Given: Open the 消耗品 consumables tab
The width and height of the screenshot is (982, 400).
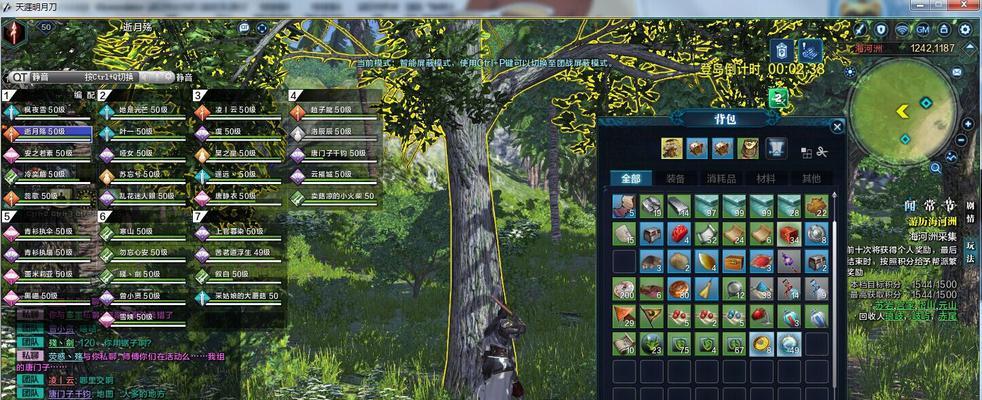Looking at the screenshot, I should pyautogui.click(x=720, y=178).
